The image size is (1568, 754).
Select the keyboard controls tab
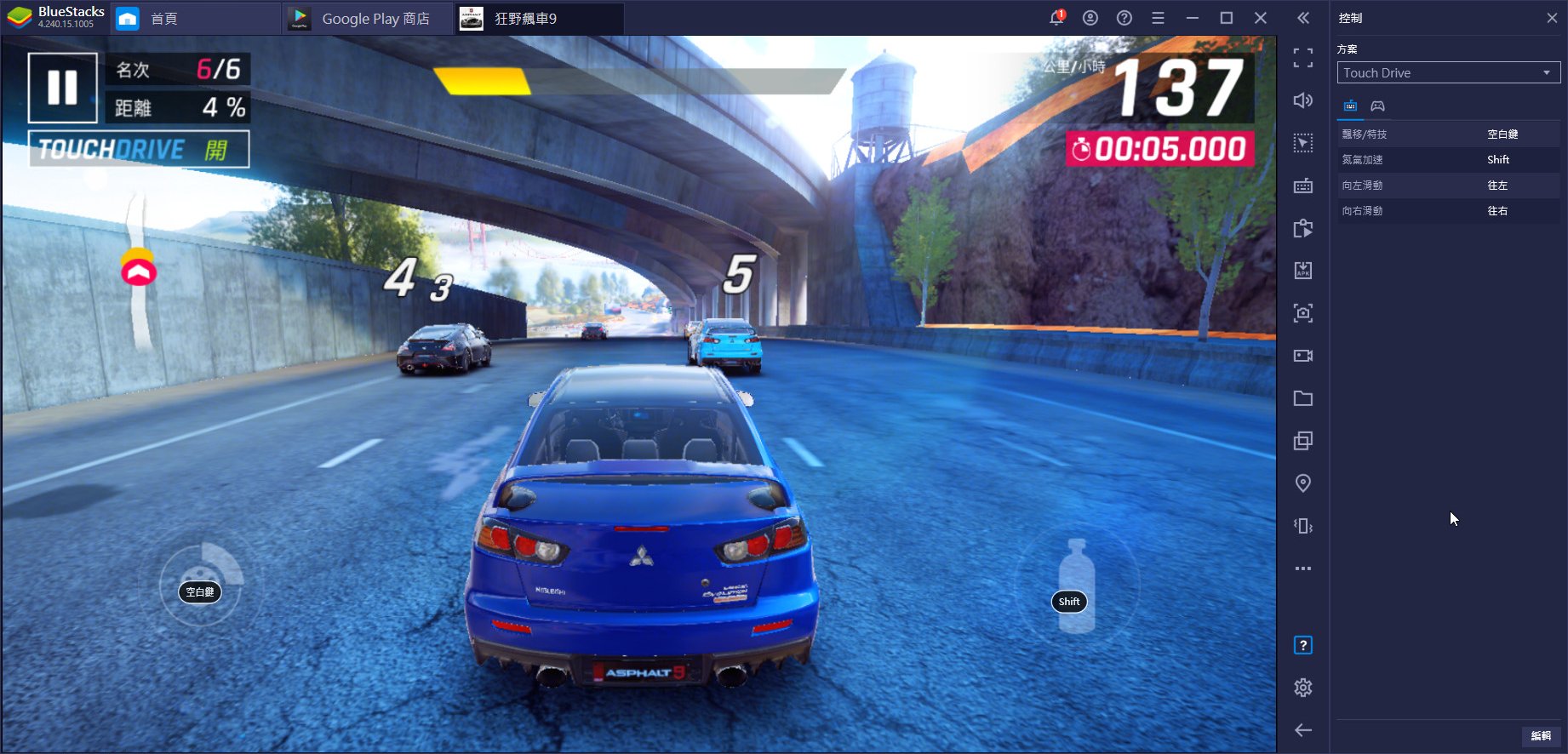(x=1350, y=106)
